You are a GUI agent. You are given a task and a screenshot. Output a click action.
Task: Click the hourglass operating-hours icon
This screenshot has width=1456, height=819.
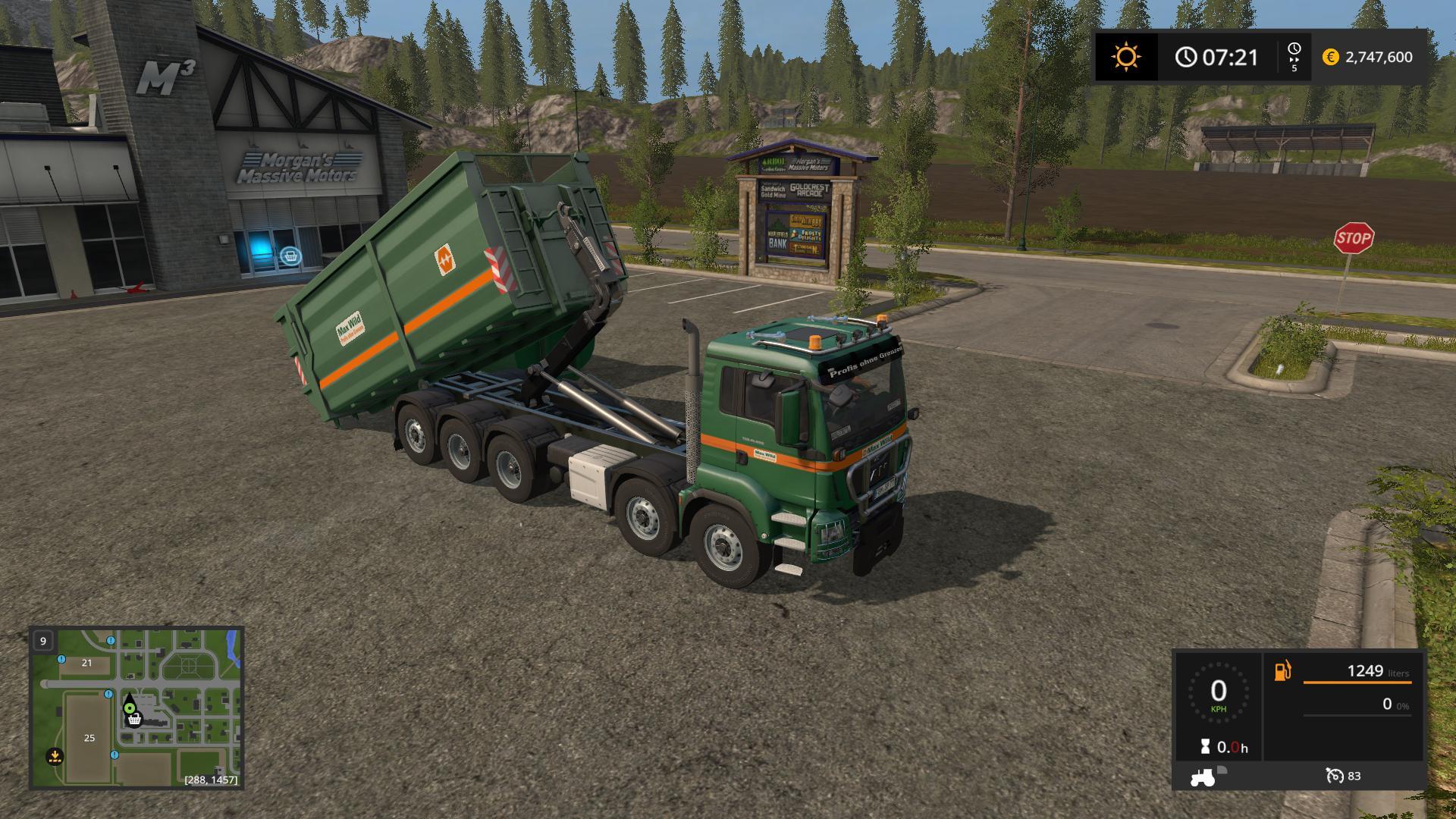(1205, 747)
